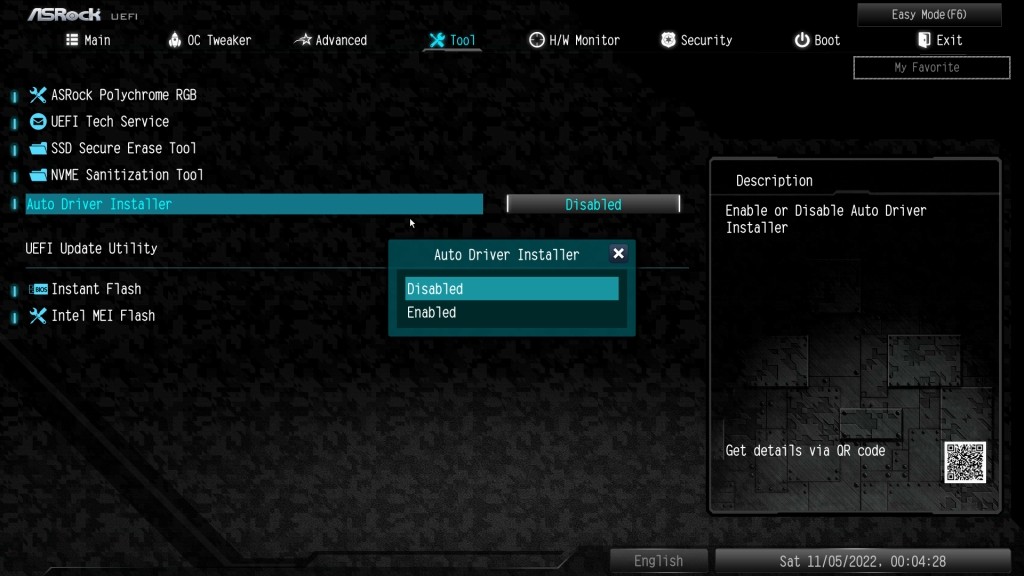Image resolution: width=1024 pixels, height=576 pixels.
Task: Open the OC Tweaker tab
Action: tap(209, 40)
